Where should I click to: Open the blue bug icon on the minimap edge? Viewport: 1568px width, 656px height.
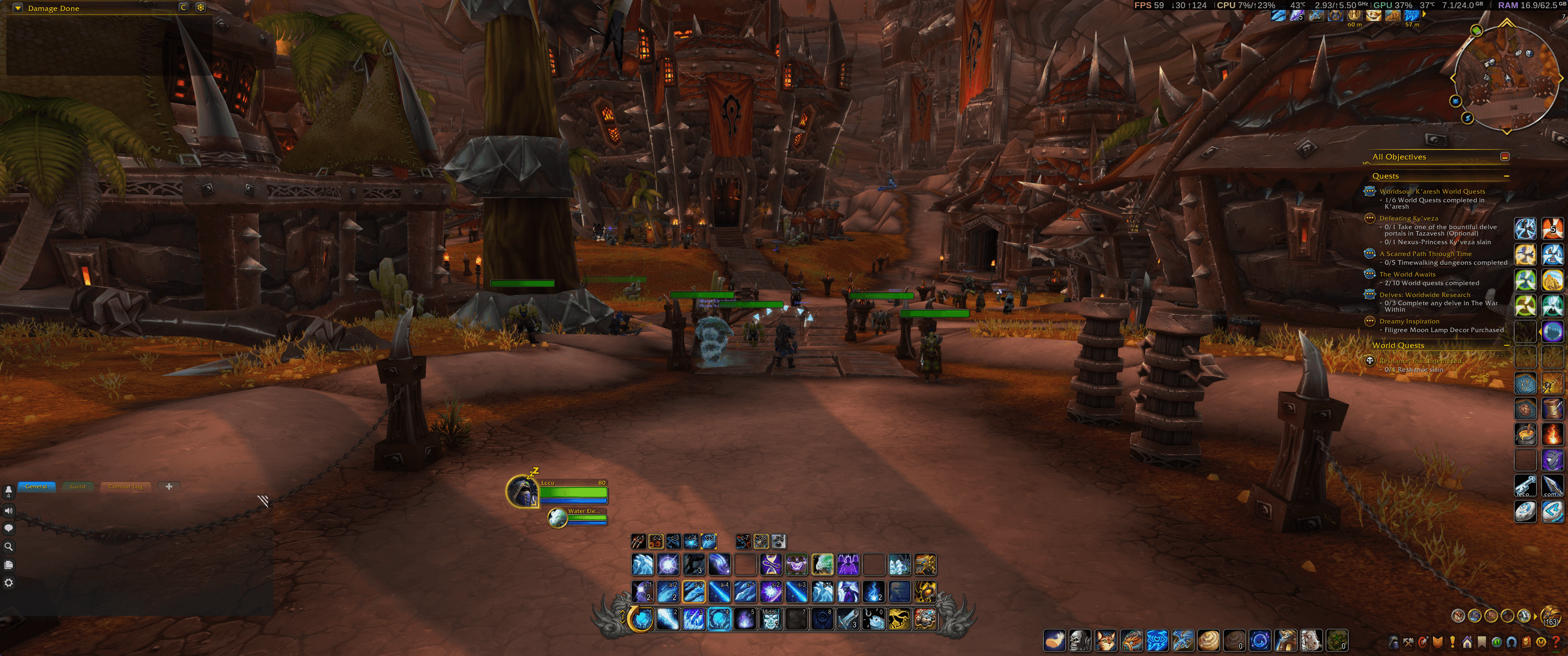click(x=1455, y=101)
